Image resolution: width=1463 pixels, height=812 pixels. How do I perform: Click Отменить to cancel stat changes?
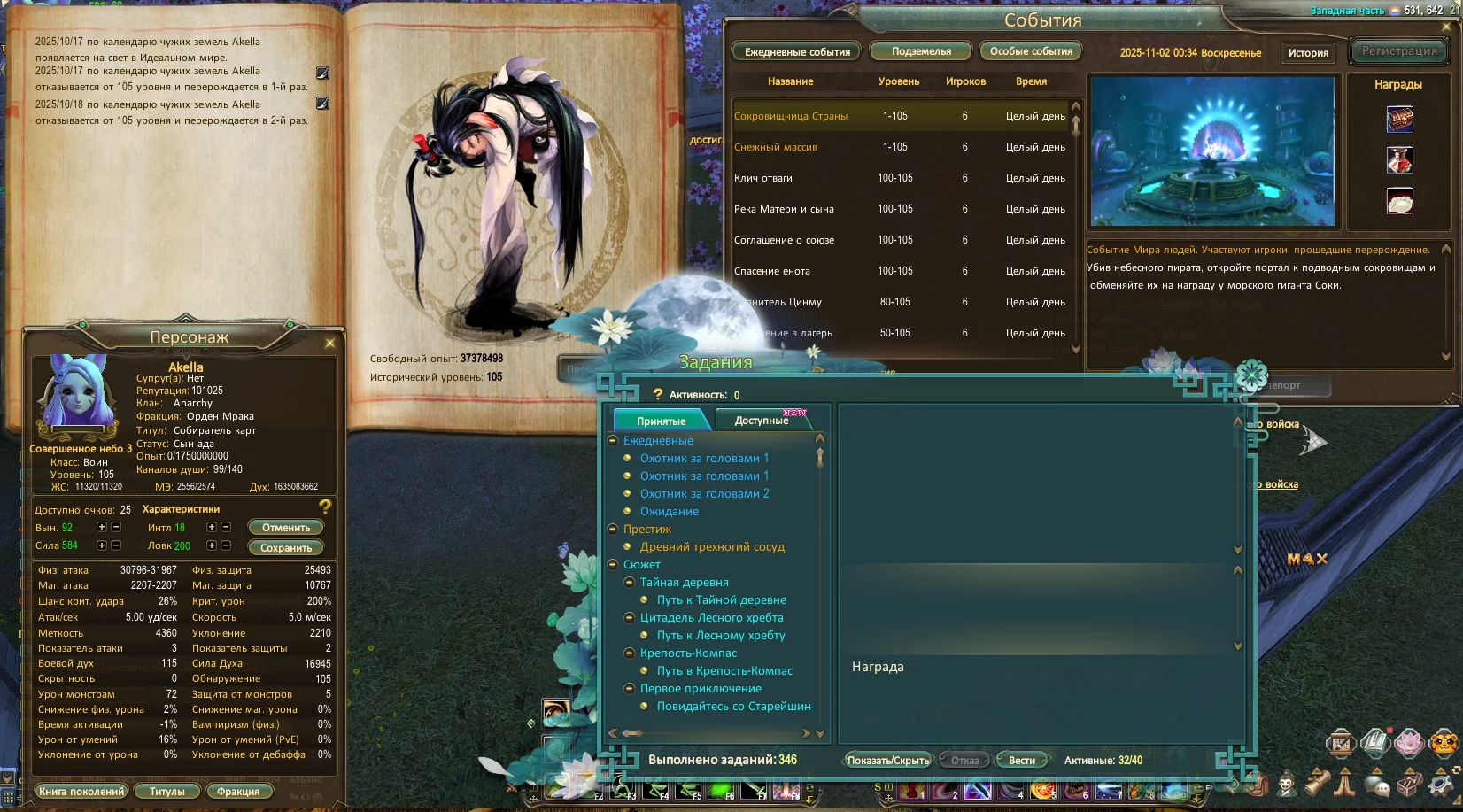click(x=285, y=528)
